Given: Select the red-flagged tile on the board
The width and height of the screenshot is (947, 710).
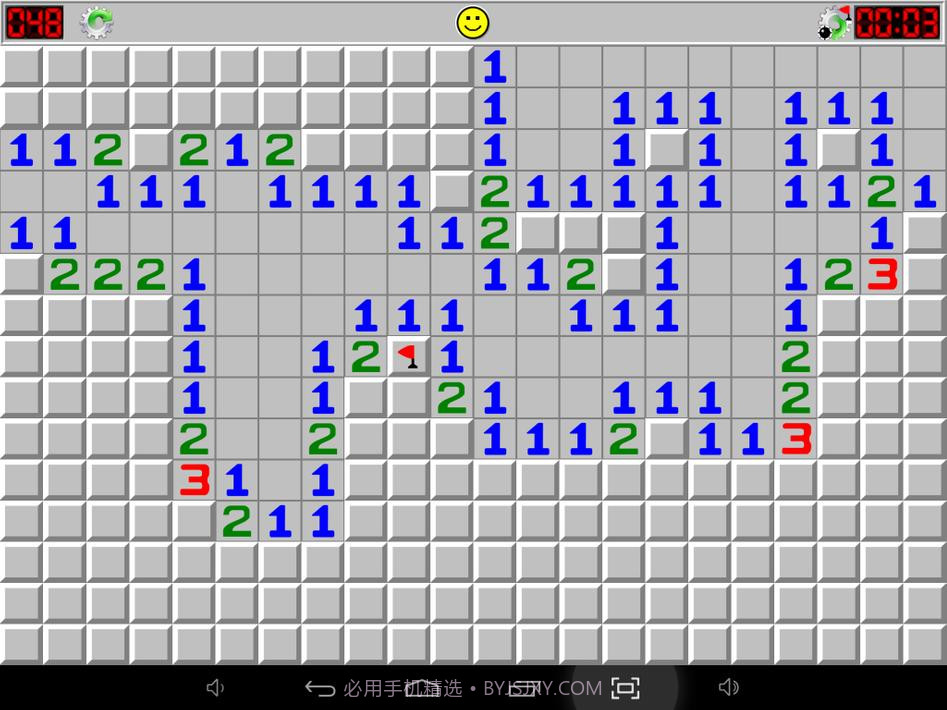Looking at the screenshot, I should (x=408, y=356).
